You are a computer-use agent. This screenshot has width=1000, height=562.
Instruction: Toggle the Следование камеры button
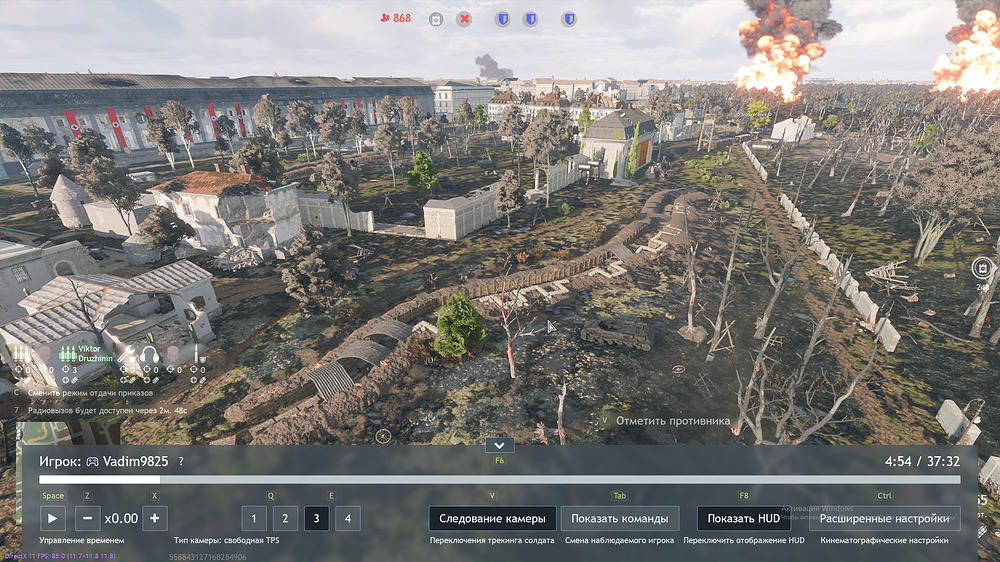pyautogui.click(x=492, y=518)
